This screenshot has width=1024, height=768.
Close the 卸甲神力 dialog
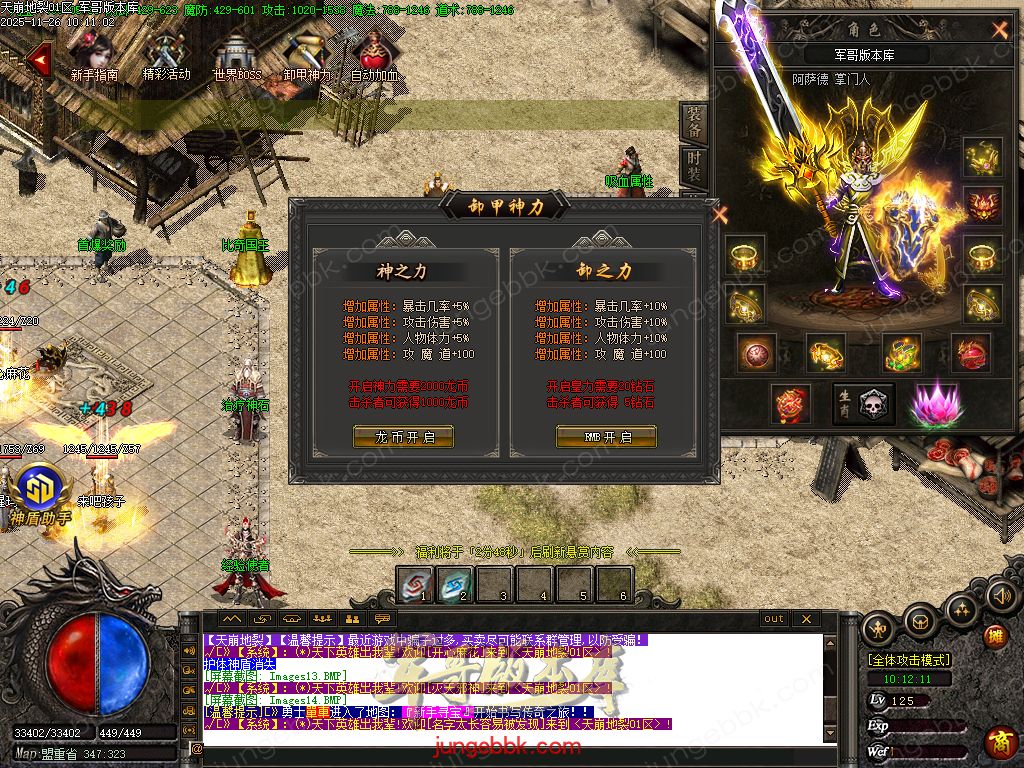pyautogui.click(x=719, y=213)
